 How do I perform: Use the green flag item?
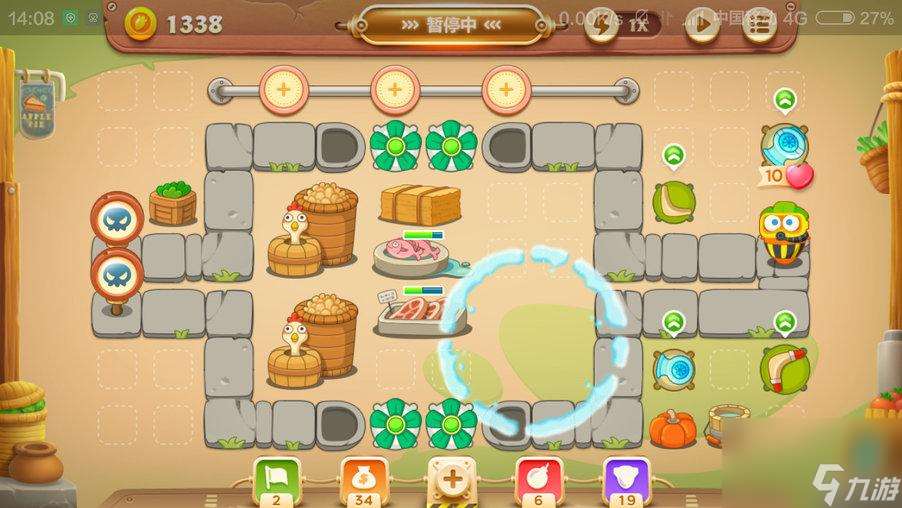point(275,478)
